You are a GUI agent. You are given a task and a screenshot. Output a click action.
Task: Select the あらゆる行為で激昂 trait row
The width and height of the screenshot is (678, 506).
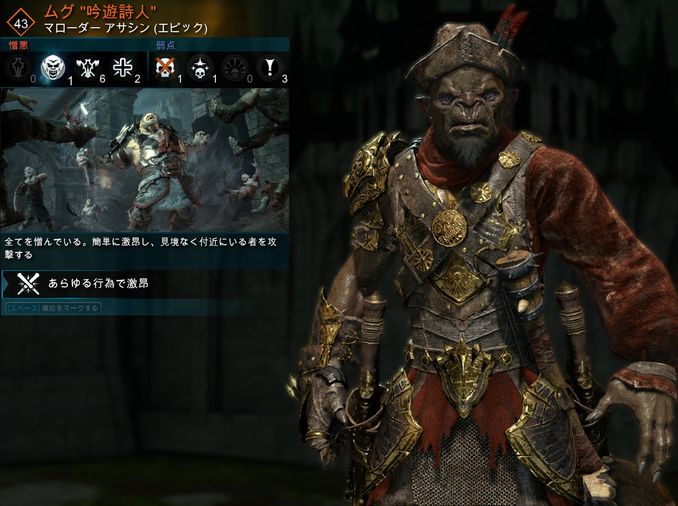tap(145, 284)
